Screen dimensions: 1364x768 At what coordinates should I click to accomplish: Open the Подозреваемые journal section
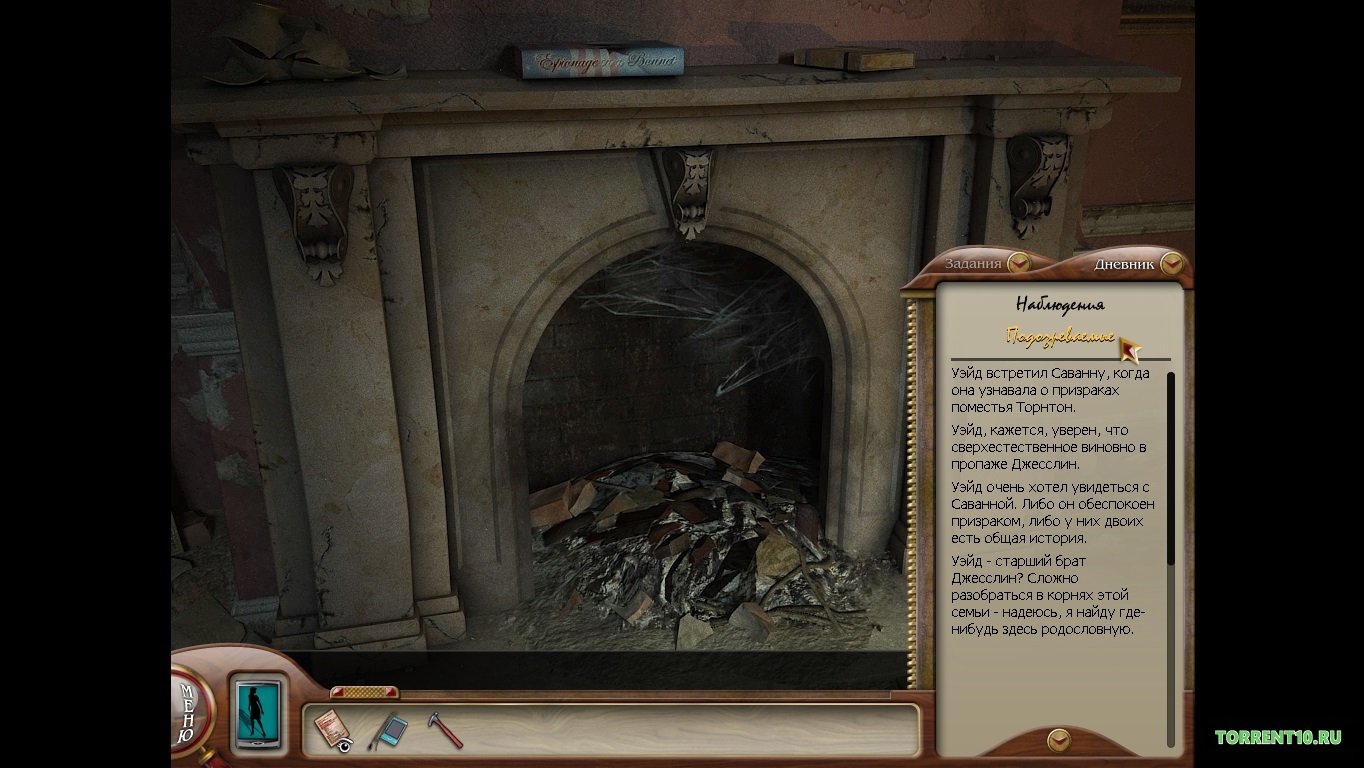(1060, 336)
